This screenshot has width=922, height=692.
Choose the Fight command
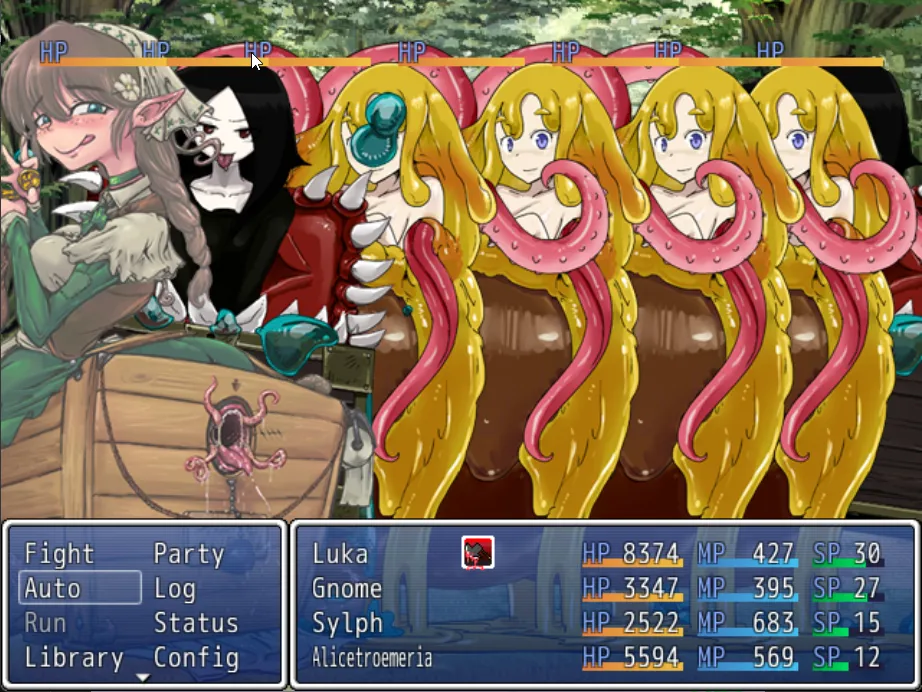tap(59, 554)
